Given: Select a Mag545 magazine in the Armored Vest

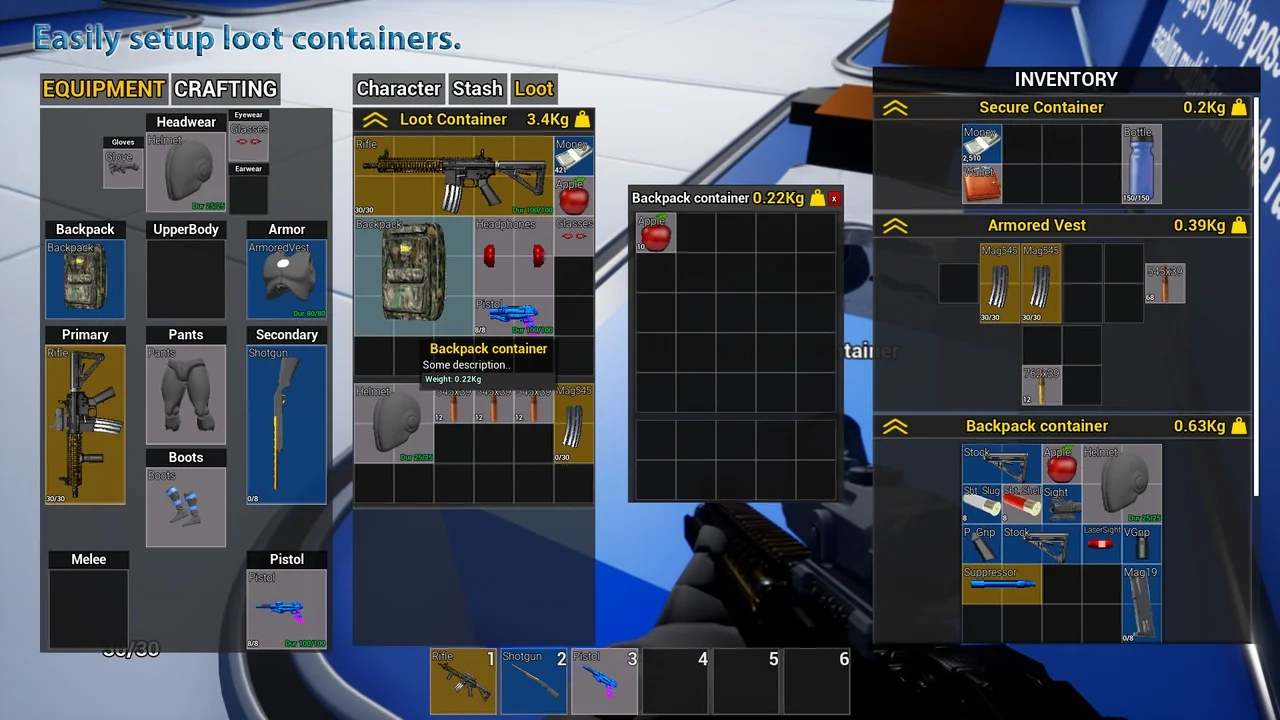Looking at the screenshot, I should click(x=1000, y=285).
